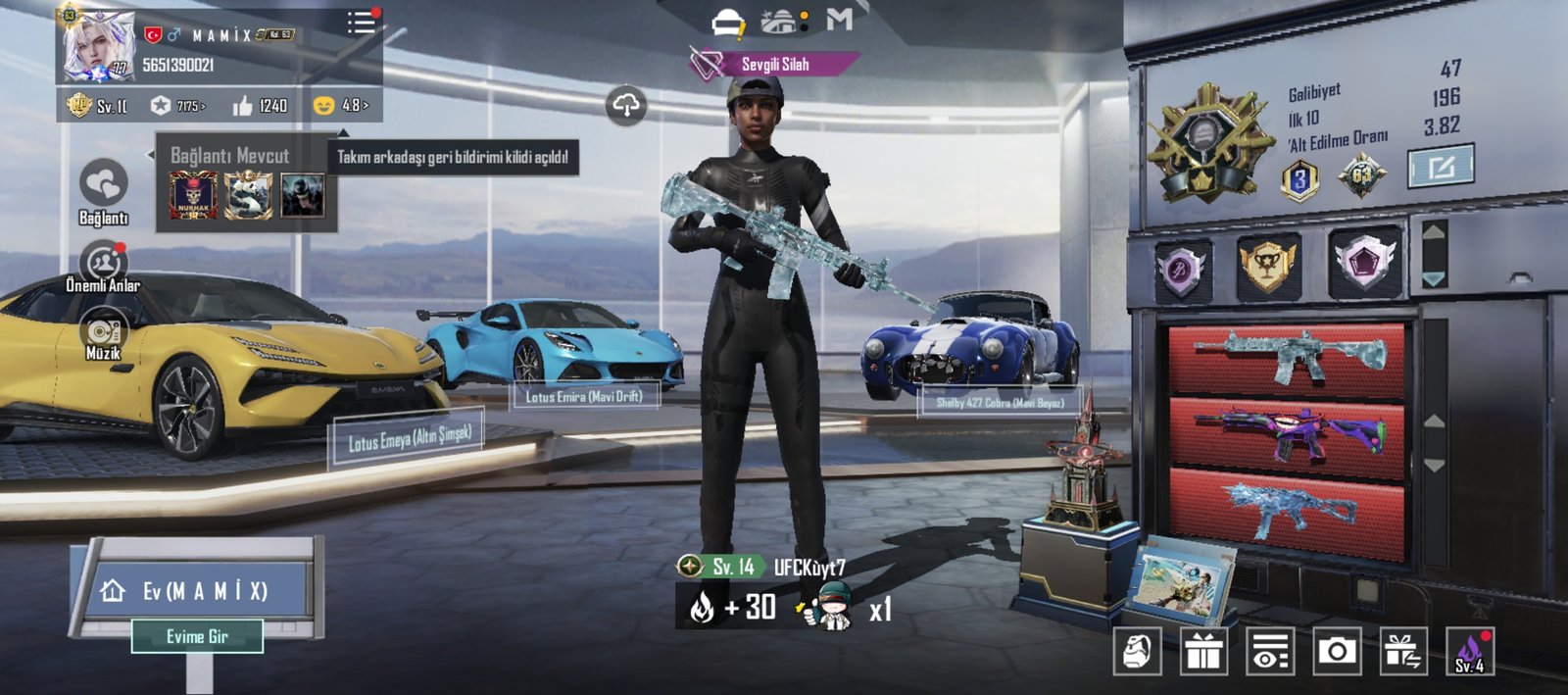Open the Sevgili Silah favorite weapon banner
The width and height of the screenshot is (1568, 695).
click(x=773, y=65)
